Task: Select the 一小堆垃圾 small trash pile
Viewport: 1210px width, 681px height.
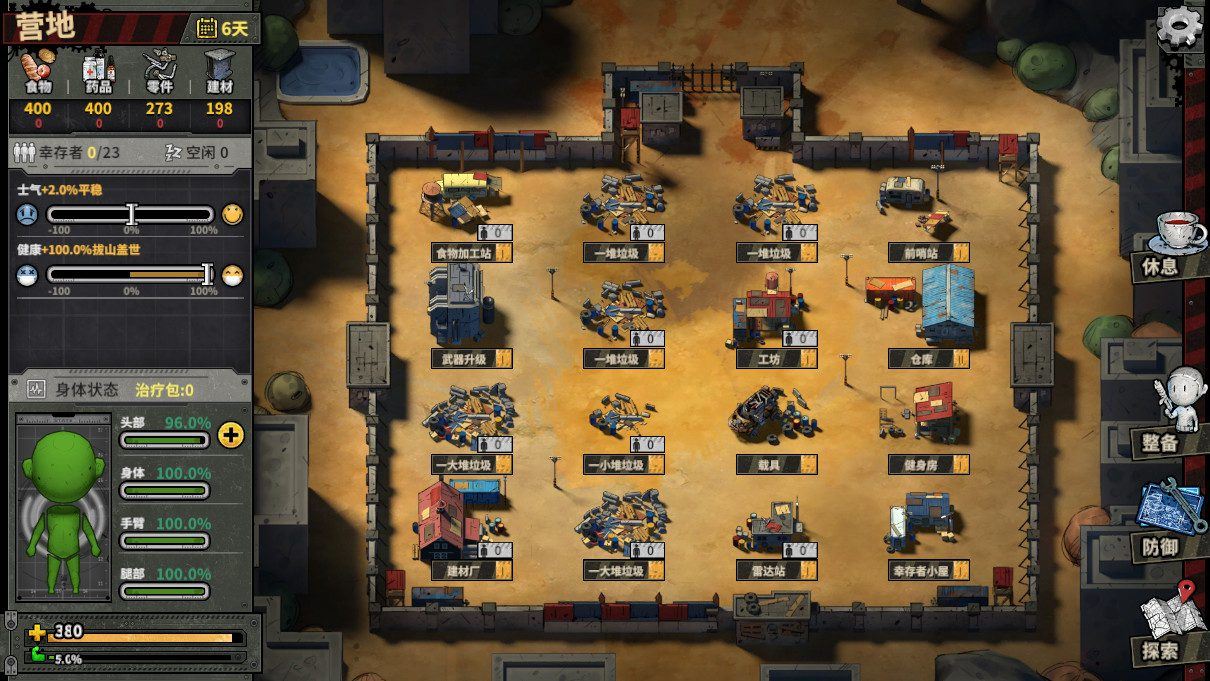Action: click(x=614, y=465)
